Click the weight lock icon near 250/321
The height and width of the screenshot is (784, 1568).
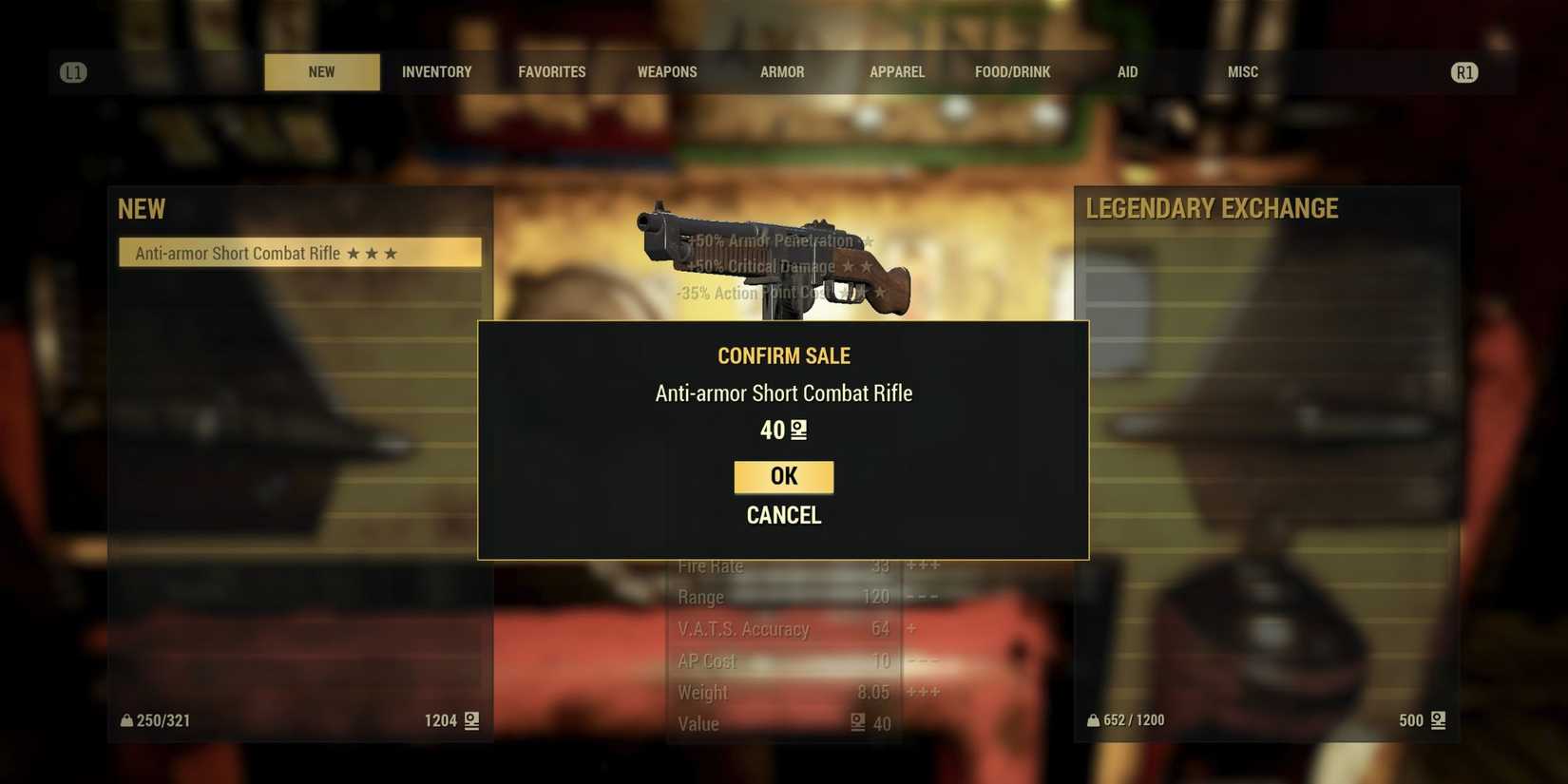[x=126, y=720]
